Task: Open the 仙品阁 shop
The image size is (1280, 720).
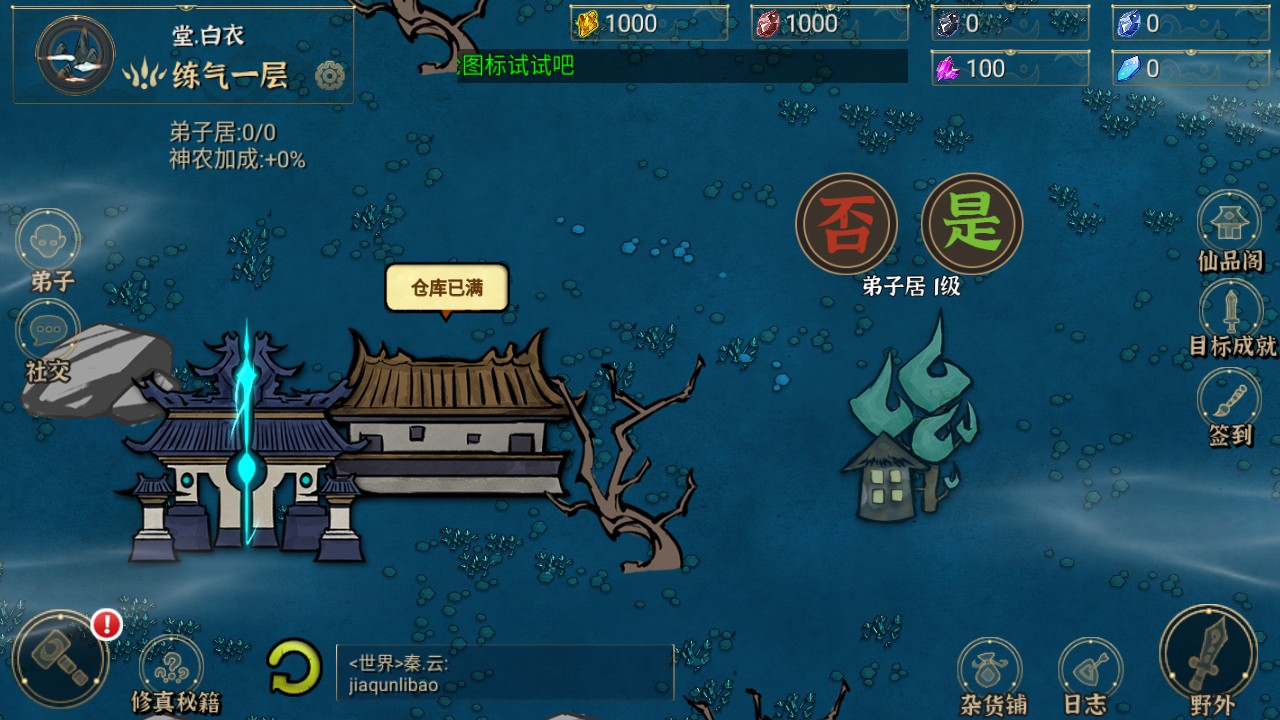Action: (x=1228, y=225)
